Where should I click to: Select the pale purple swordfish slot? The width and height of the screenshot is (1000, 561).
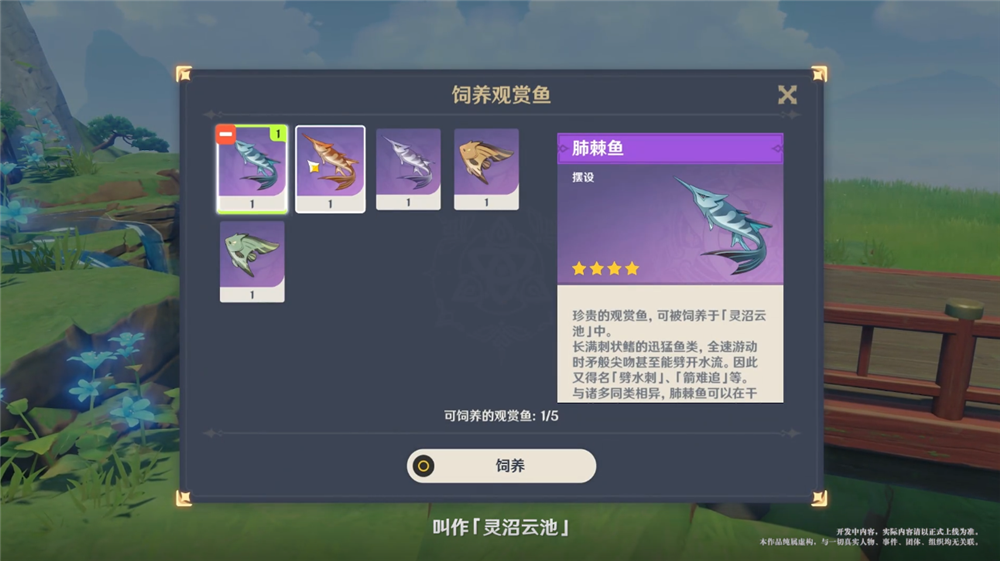tap(408, 168)
